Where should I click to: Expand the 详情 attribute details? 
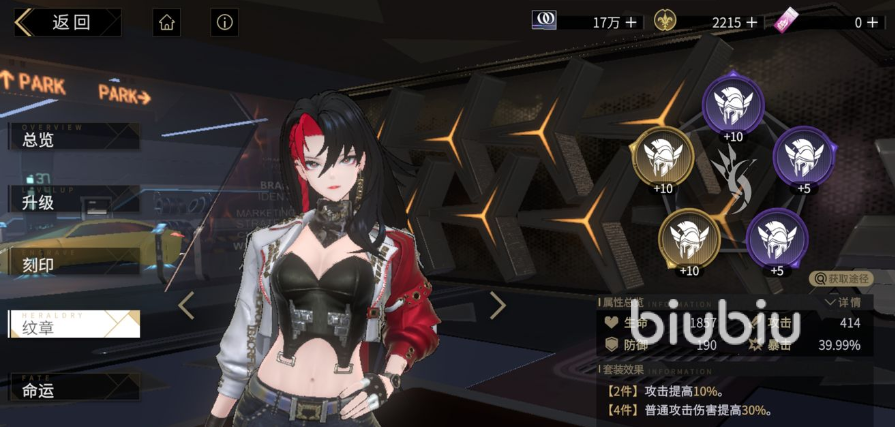(x=842, y=301)
